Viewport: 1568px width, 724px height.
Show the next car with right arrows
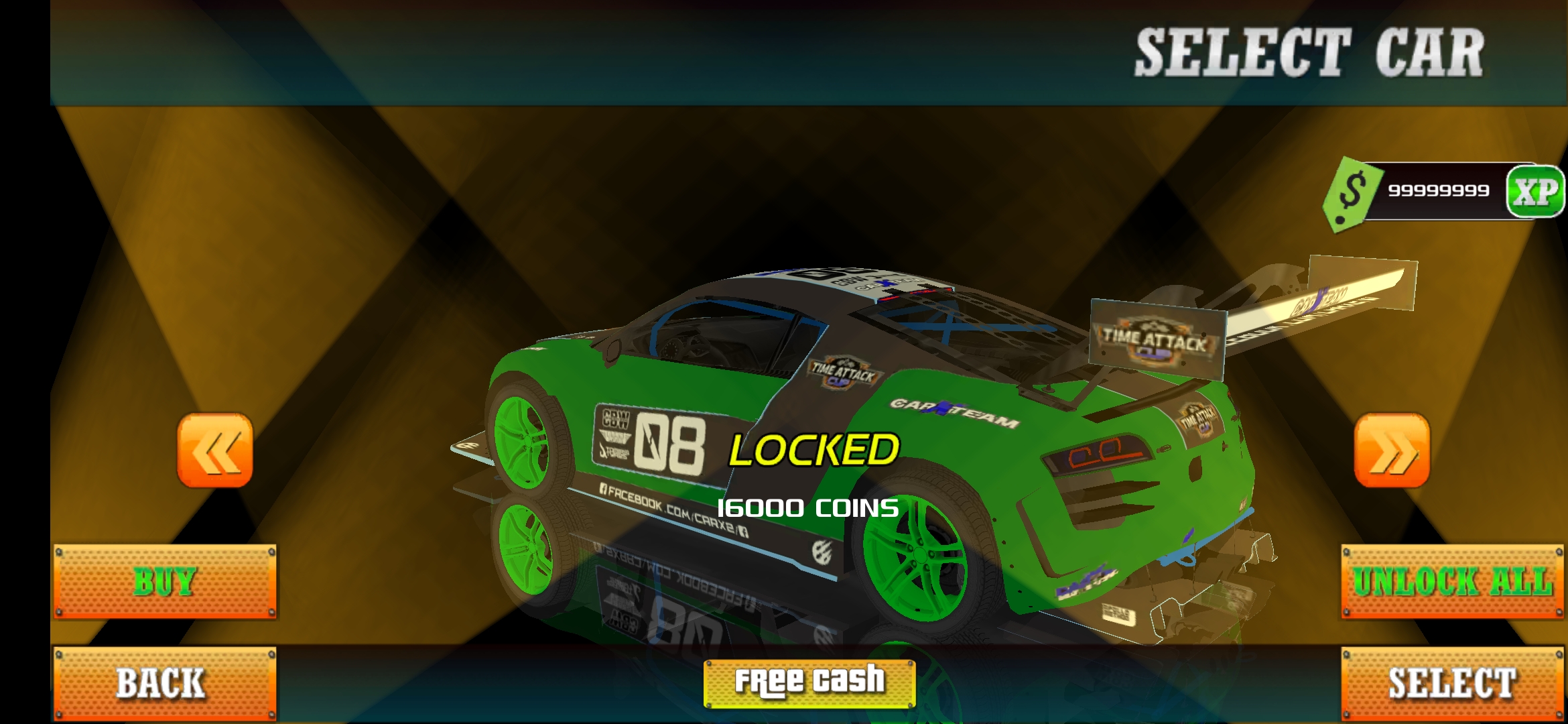tap(1392, 450)
